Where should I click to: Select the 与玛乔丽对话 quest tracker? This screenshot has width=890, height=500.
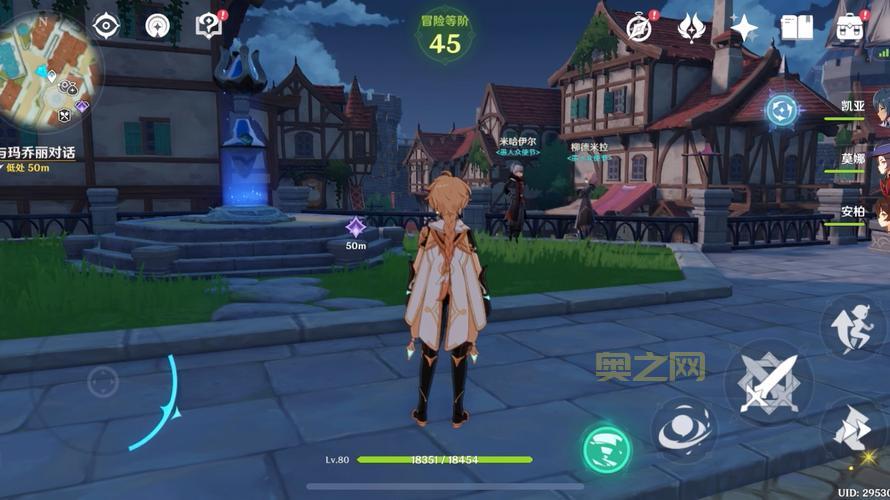(42, 153)
